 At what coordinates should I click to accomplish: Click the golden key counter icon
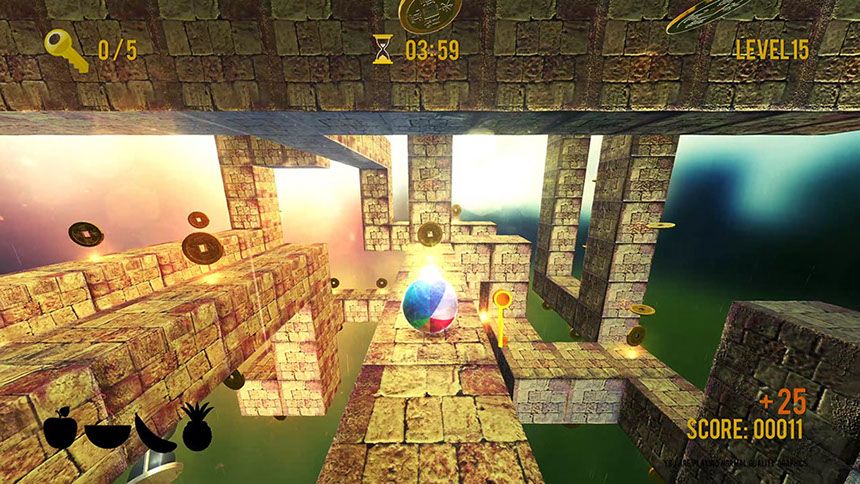pyautogui.click(x=66, y=48)
